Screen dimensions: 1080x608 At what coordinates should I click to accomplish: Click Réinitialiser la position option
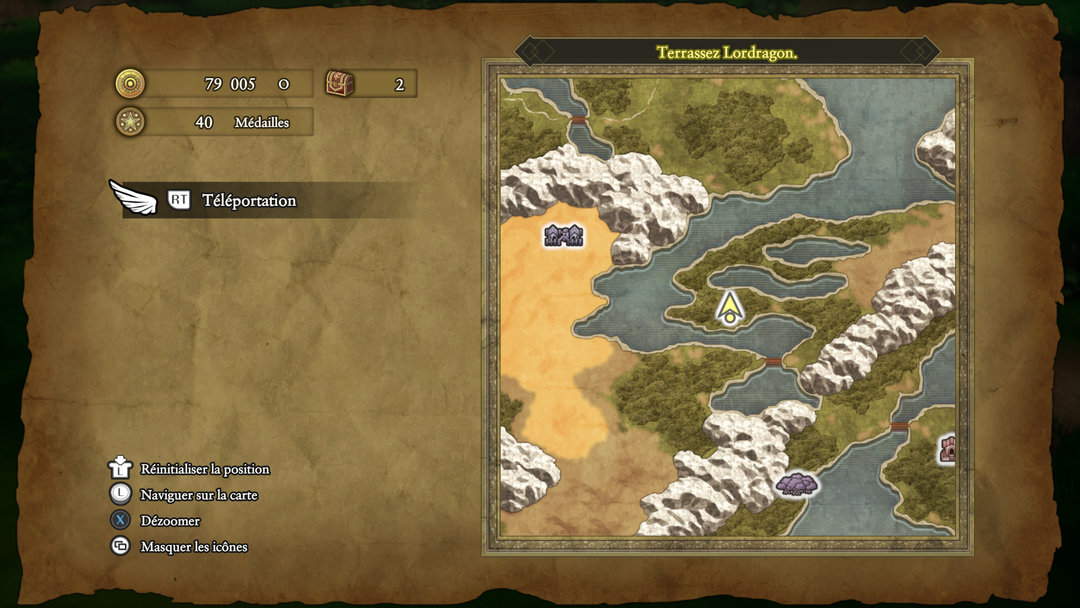[205, 469]
